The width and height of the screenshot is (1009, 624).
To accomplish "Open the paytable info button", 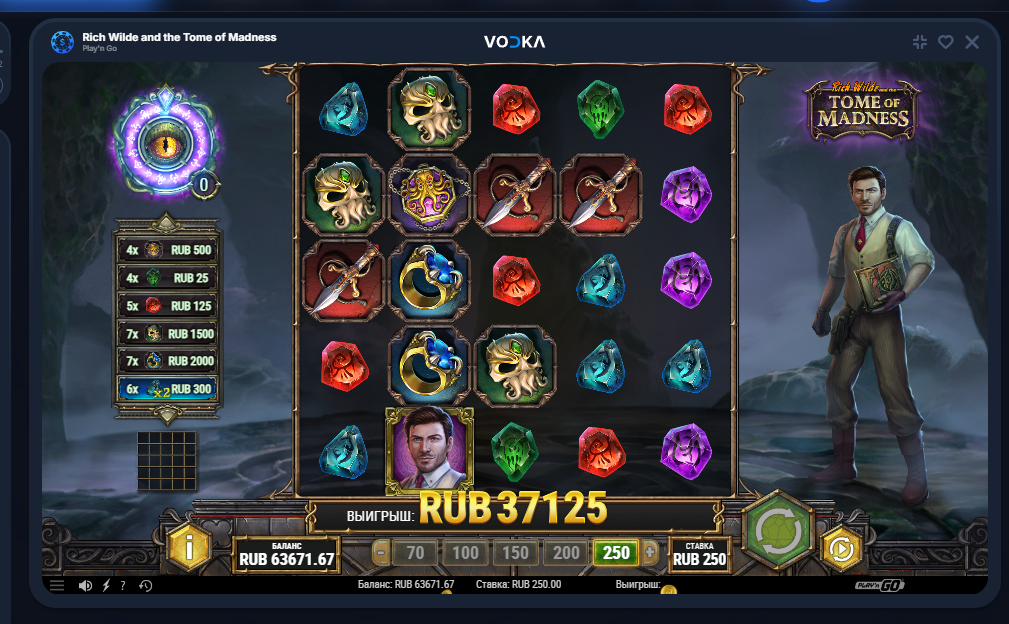I will tap(189, 546).
